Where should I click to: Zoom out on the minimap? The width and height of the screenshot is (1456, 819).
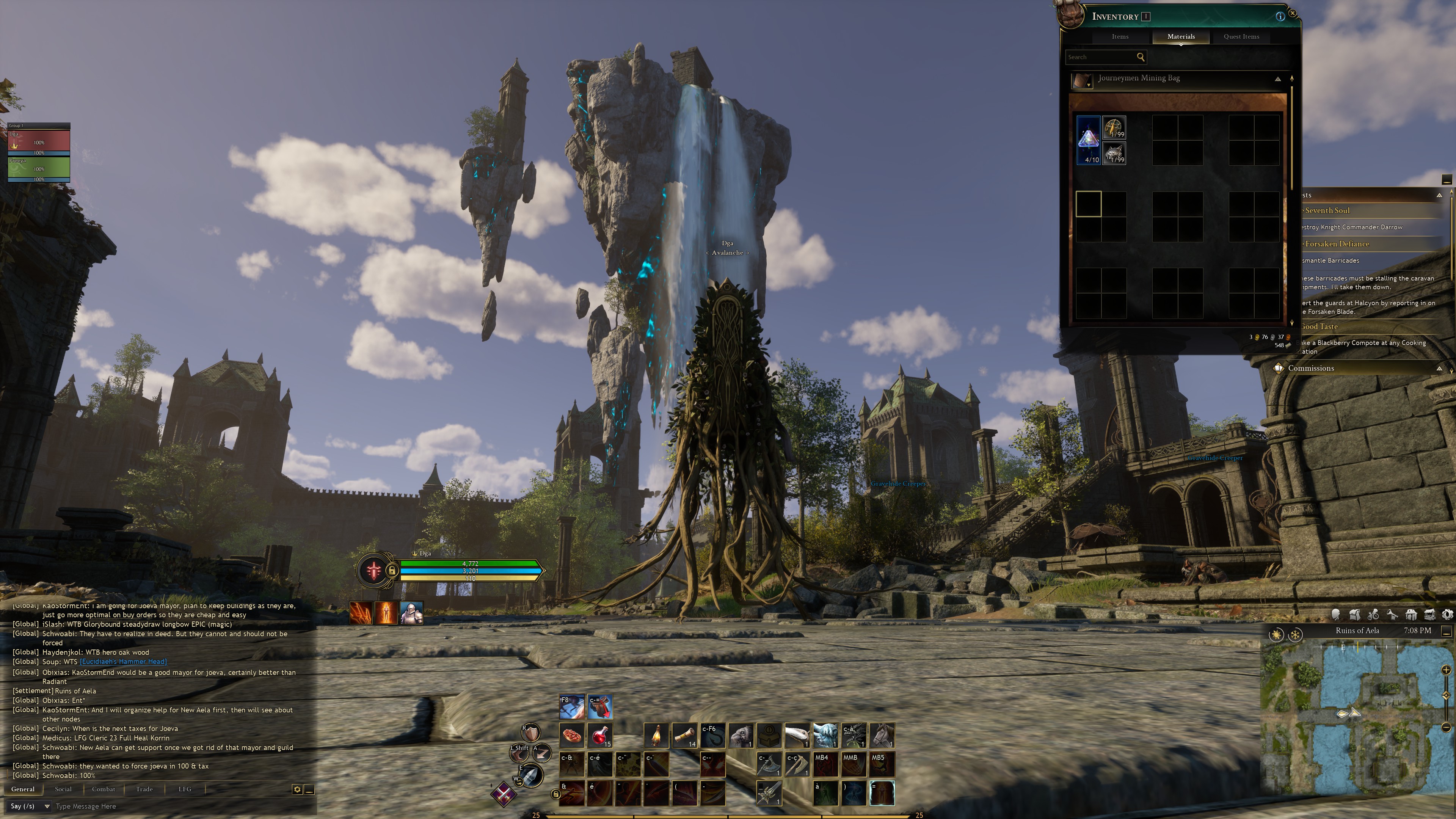[1447, 727]
